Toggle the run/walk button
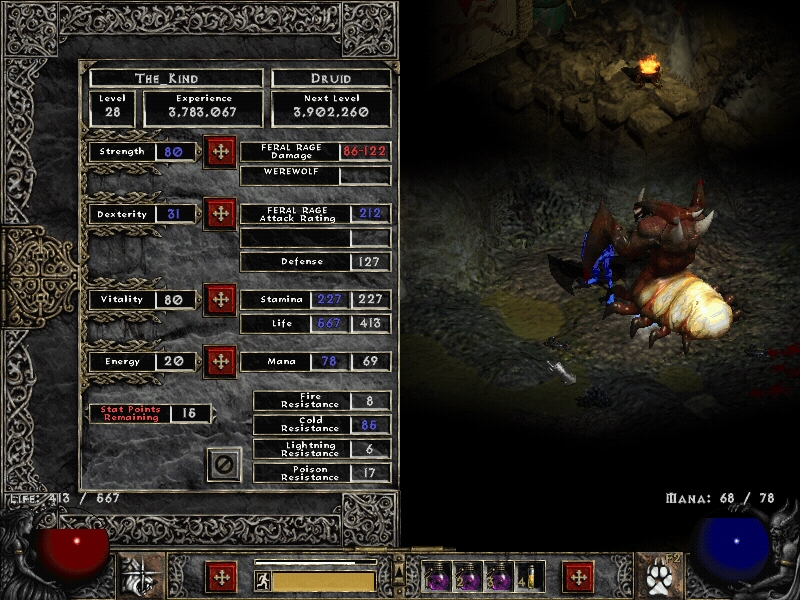The height and width of the screenshot is (600, 800). [x=263, y=580]
